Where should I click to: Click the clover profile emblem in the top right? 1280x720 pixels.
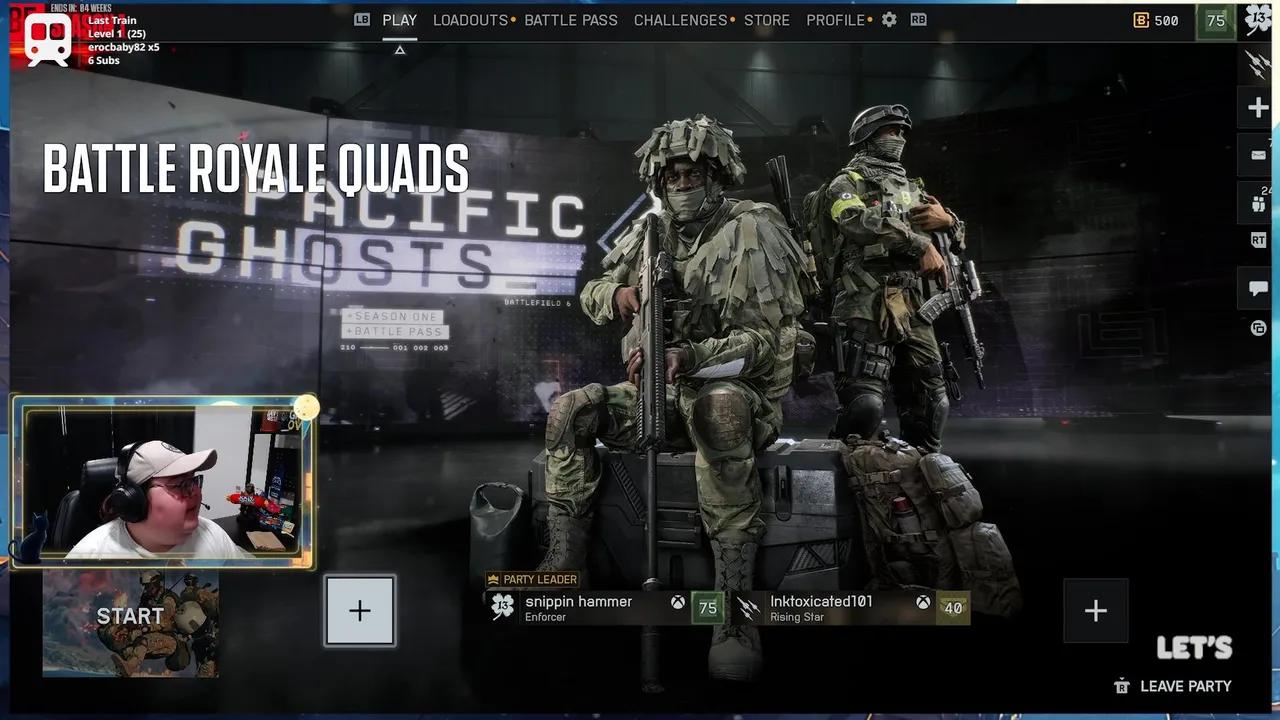pyautogui.click(x=1257, y=18)
